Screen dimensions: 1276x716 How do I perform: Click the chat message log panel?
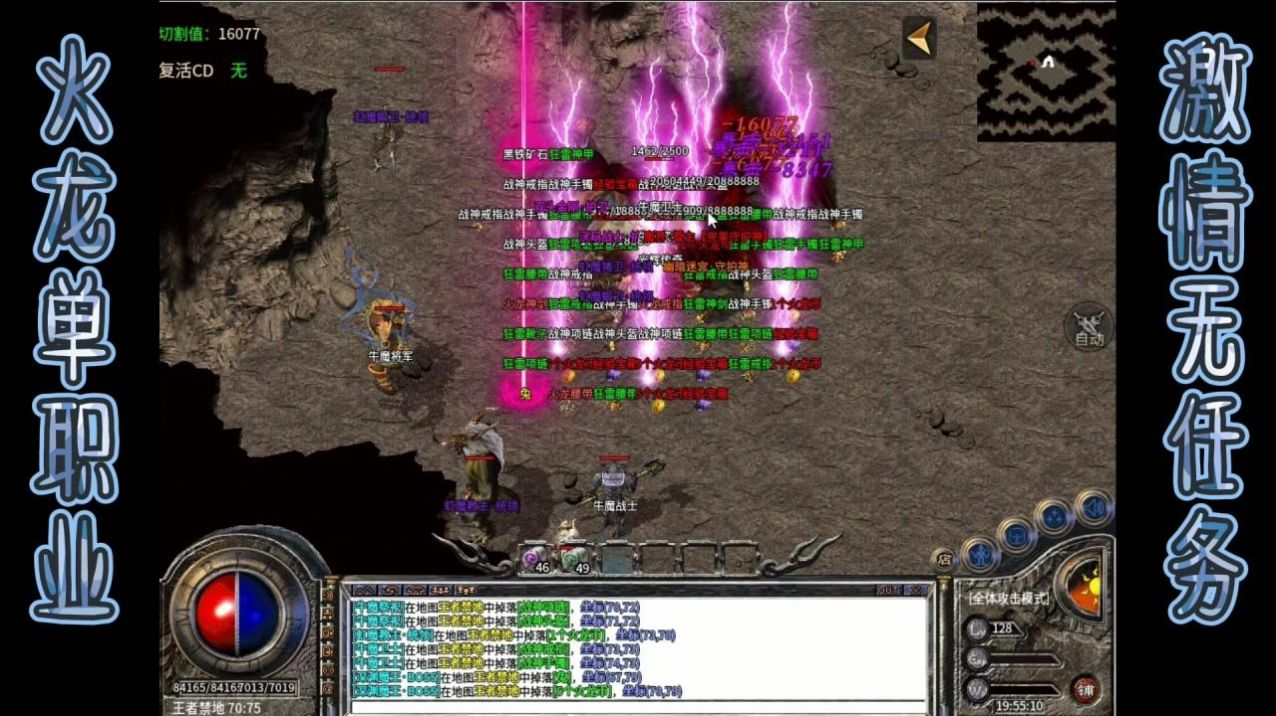tap(640, 650)
